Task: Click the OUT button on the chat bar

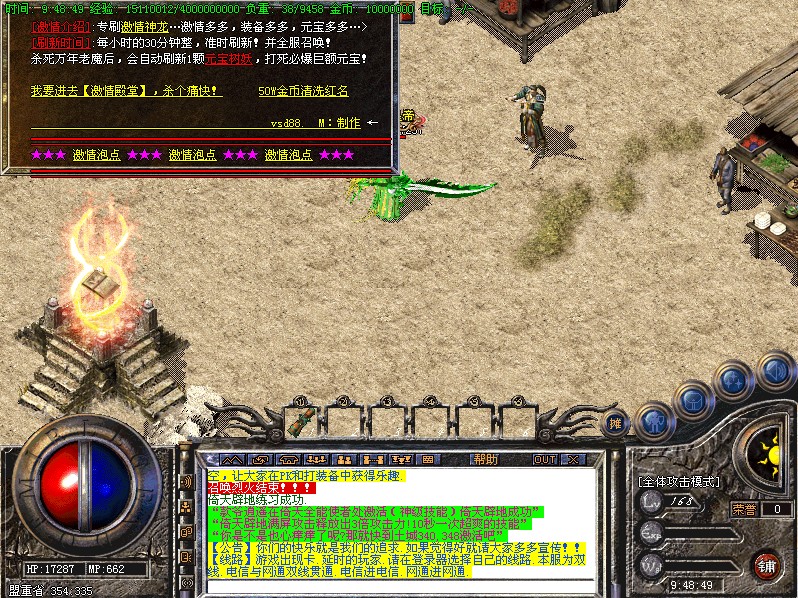Action: coord(544,459)
